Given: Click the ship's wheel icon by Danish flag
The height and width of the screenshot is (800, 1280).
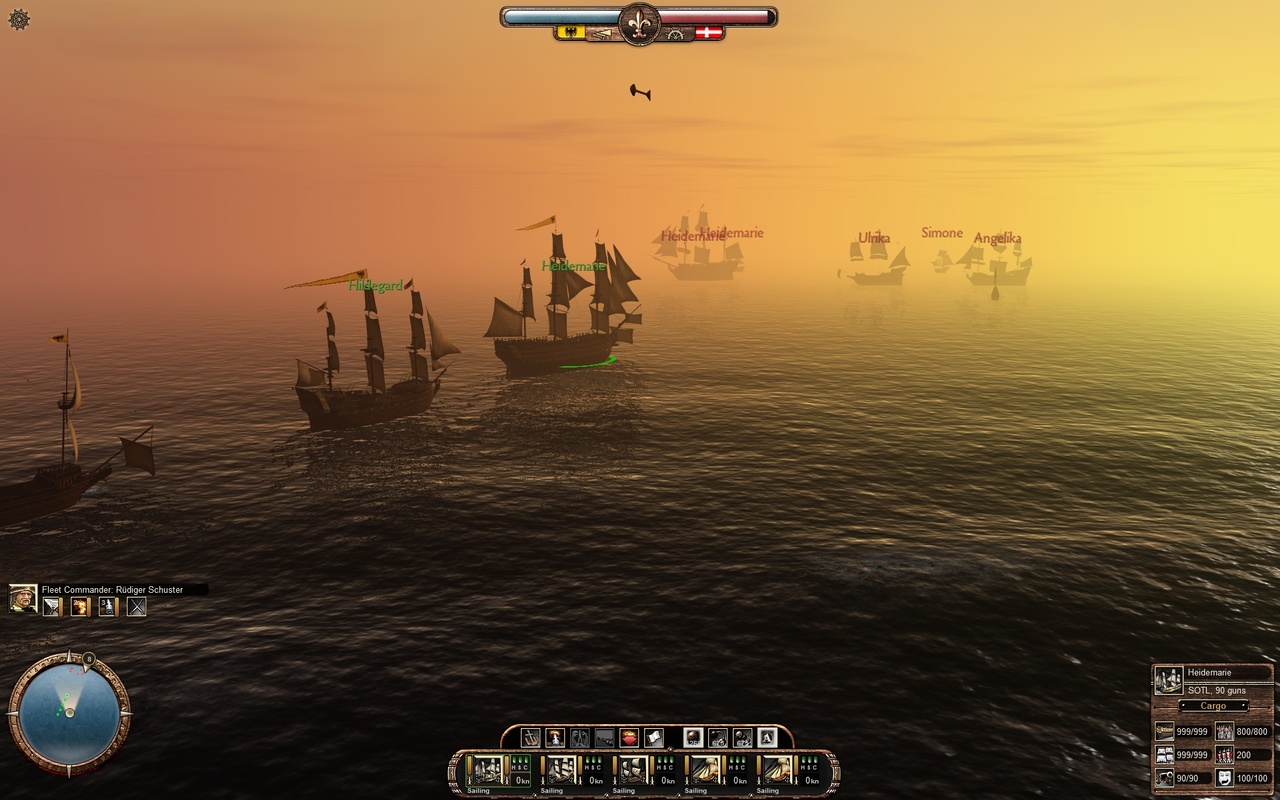Looking at the screenshot, I should click(x=680, y=33).
